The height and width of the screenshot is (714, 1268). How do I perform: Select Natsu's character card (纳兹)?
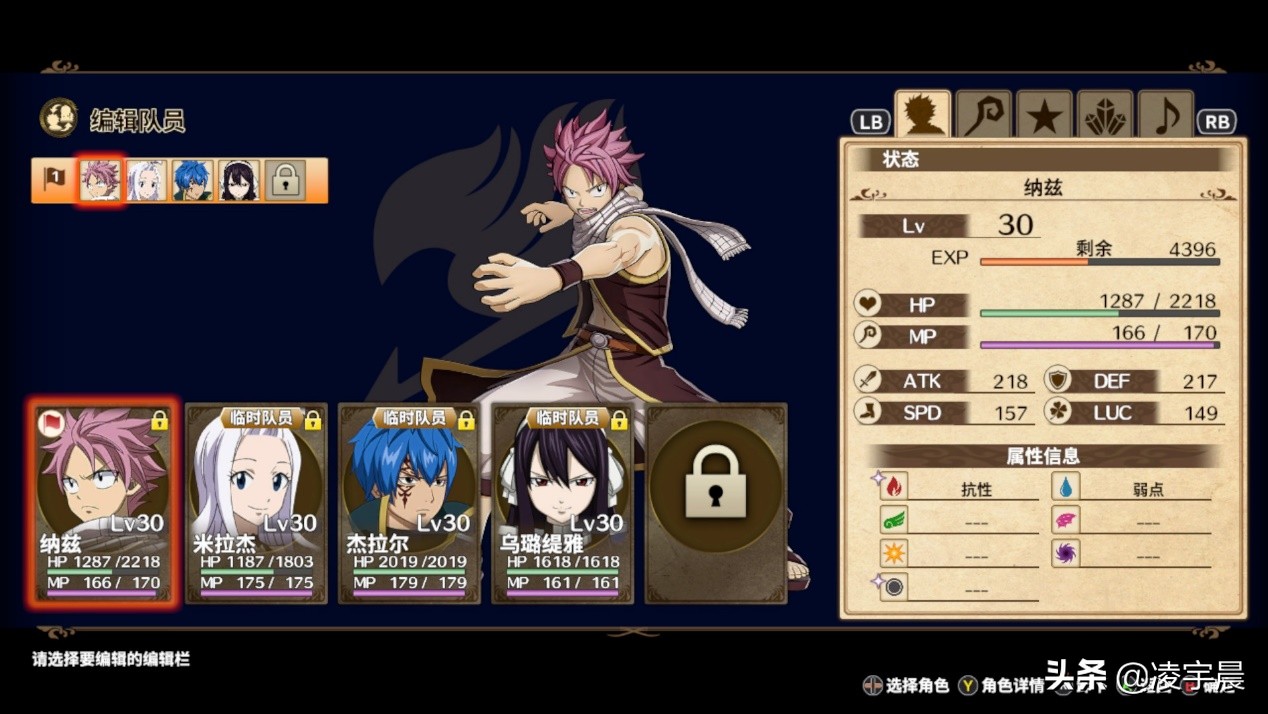coord(104,502)
